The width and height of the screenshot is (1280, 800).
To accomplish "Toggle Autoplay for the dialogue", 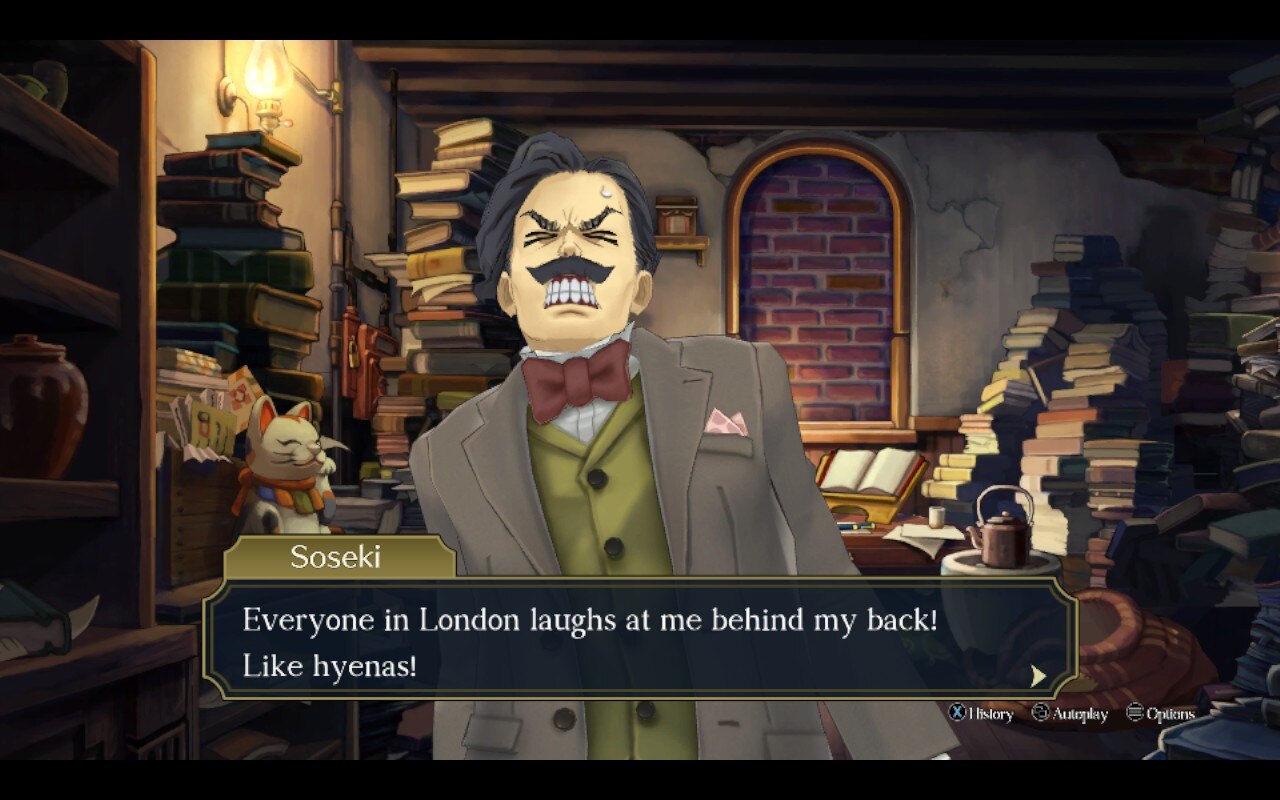I will coord(1070,713).
